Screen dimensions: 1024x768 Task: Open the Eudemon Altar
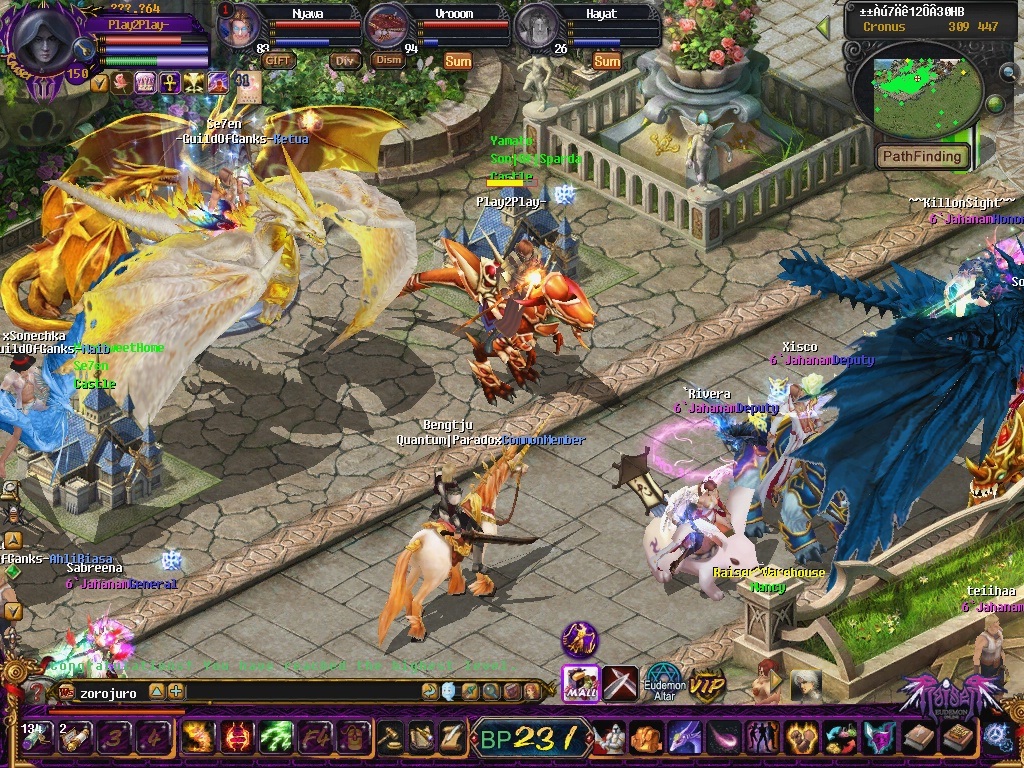[663, 682]
